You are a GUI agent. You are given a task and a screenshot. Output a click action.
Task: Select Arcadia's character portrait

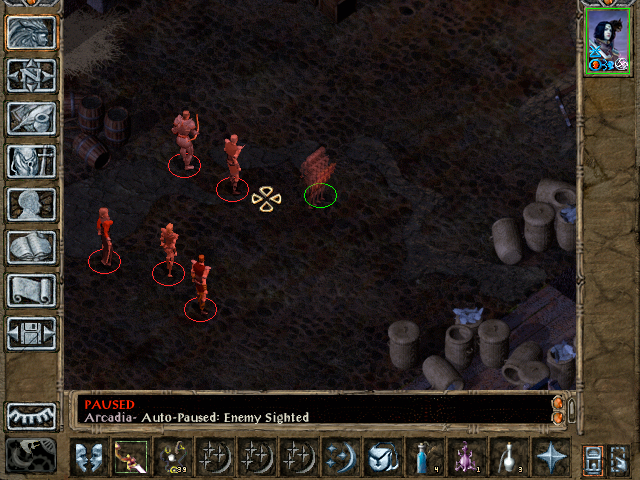(606, 44)
